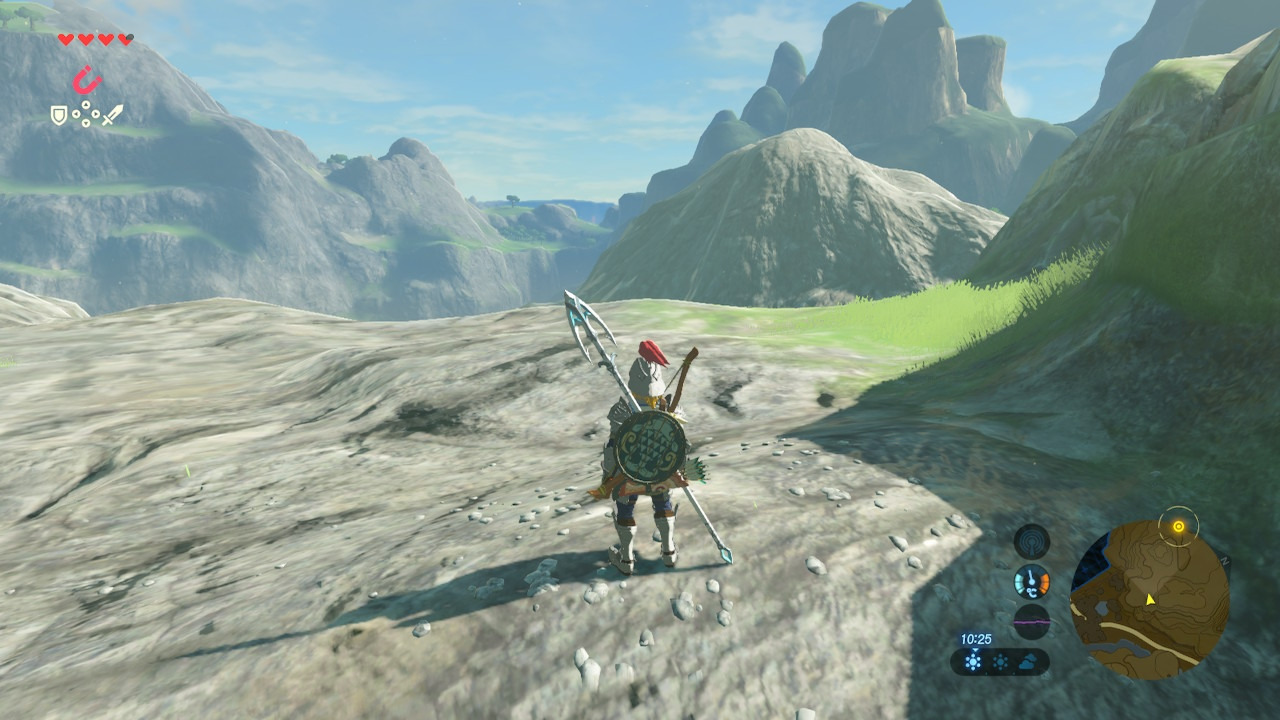Select the red Magnesis rune icon
Viewport: 1280px width, 720px height.
[88, 79]
